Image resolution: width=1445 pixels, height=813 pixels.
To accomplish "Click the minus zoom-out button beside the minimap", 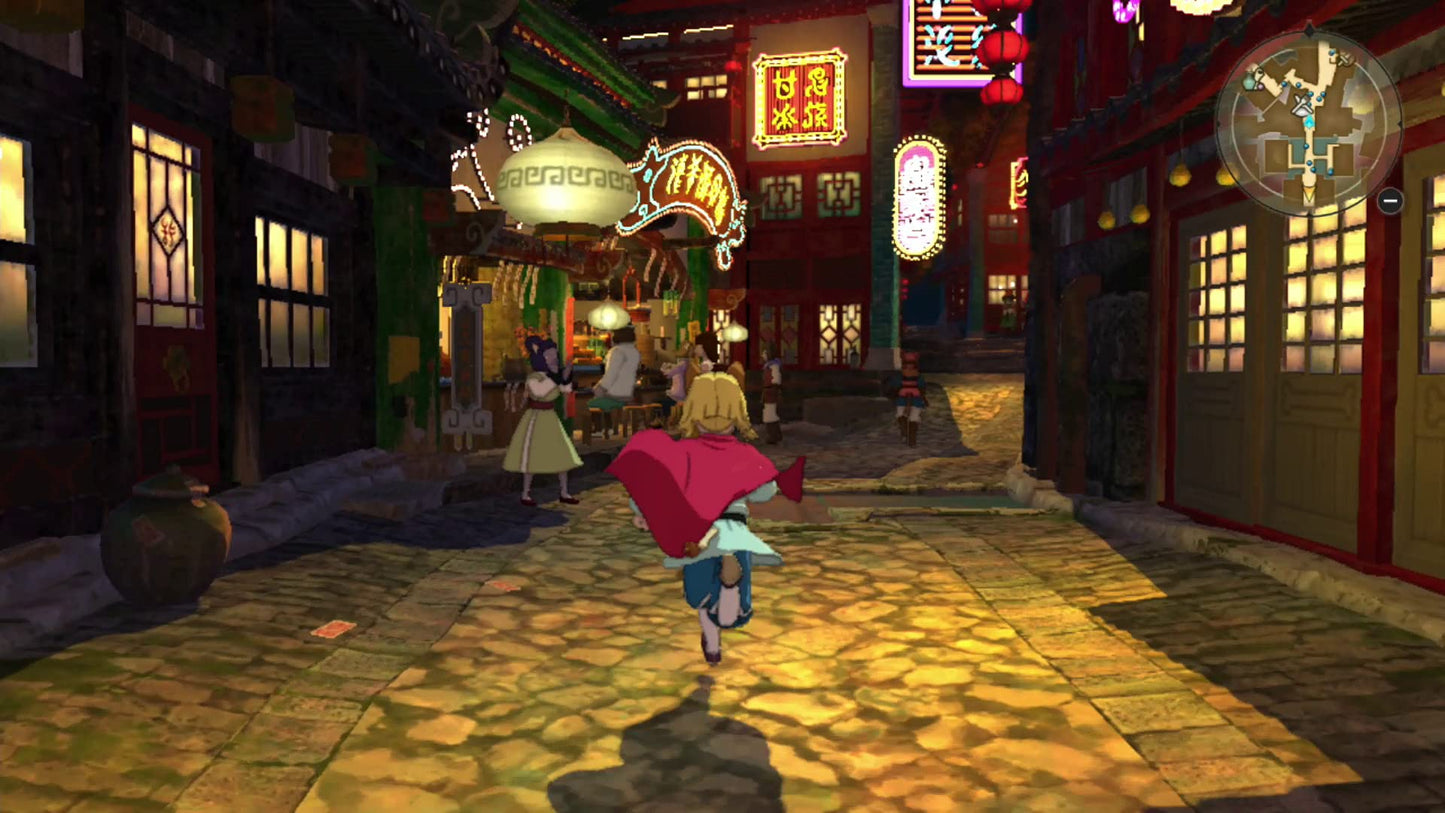I will (1389, 201).
